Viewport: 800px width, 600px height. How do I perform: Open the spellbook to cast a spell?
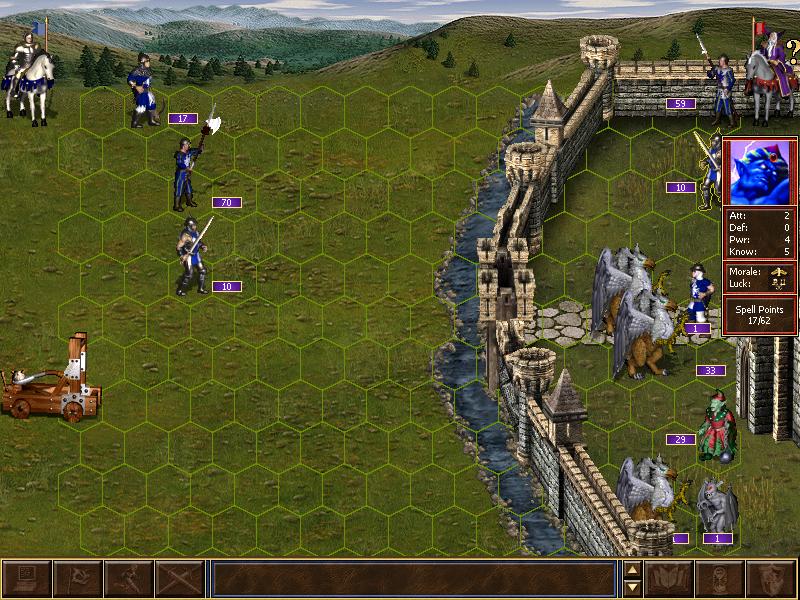click(670, 579)
